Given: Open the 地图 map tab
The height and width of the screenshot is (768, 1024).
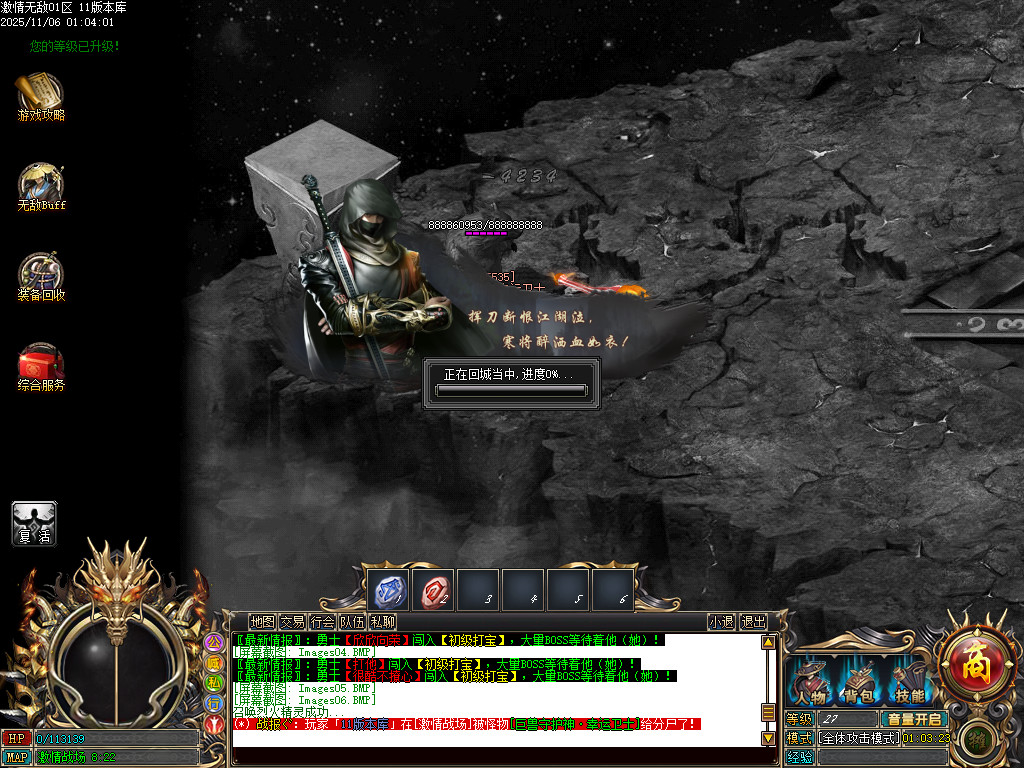Looking at the screenshot, I should 262,622.
